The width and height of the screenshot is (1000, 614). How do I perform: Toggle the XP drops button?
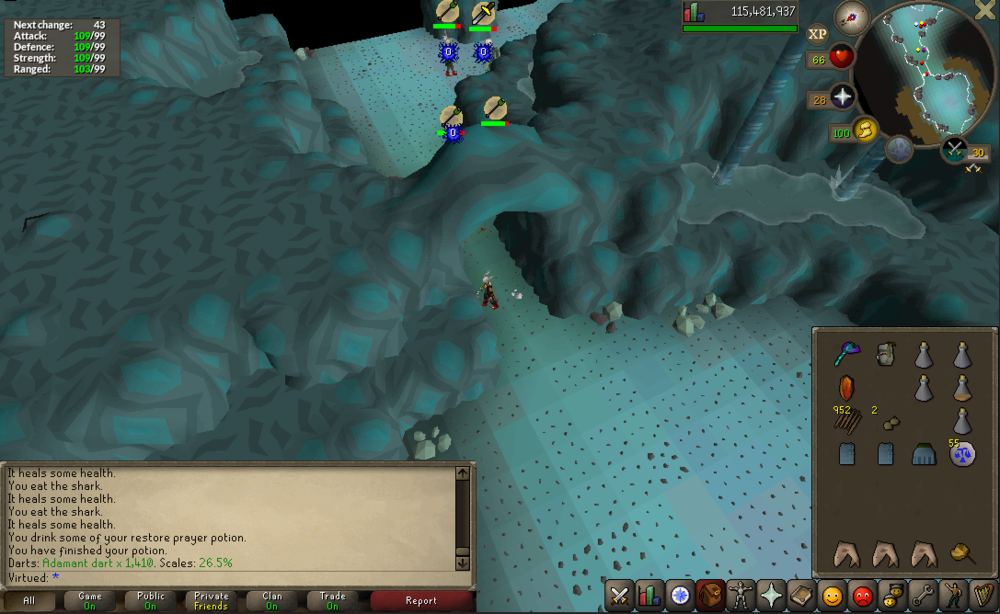(x=817, y=33)
